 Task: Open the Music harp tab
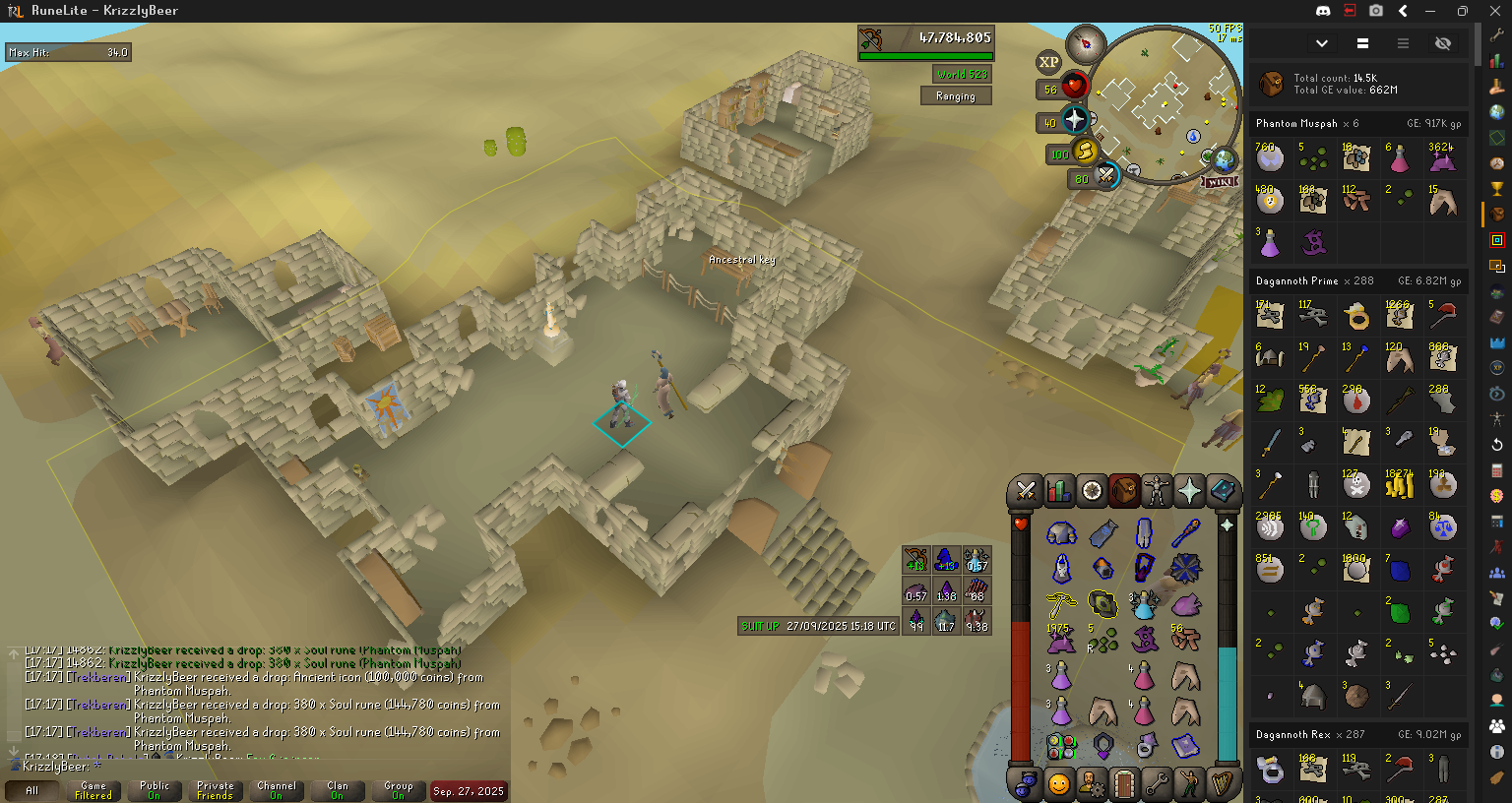1223,784
